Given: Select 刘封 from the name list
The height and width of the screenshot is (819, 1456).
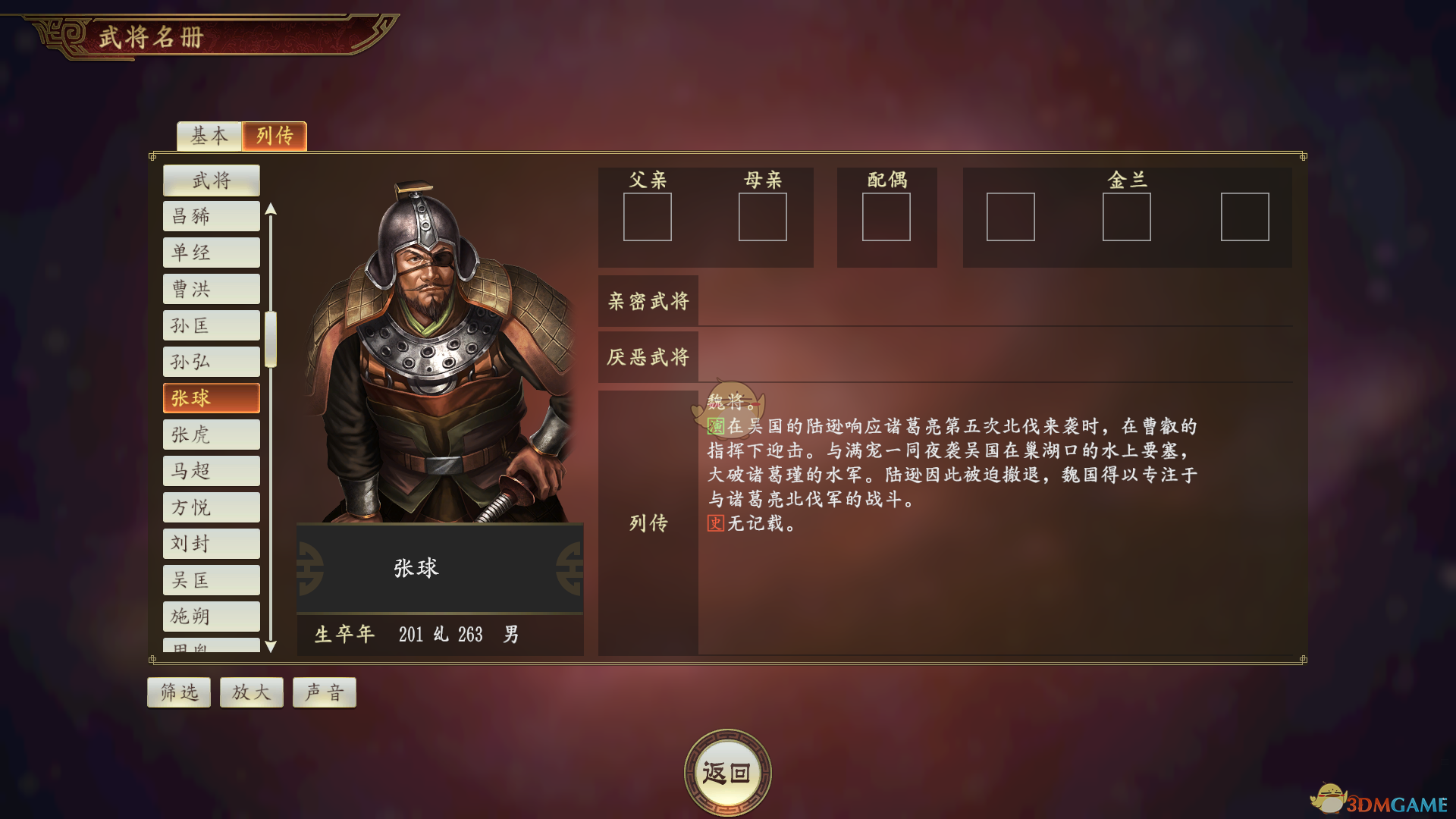Looking at the screenshot, I should pos(211,543).
